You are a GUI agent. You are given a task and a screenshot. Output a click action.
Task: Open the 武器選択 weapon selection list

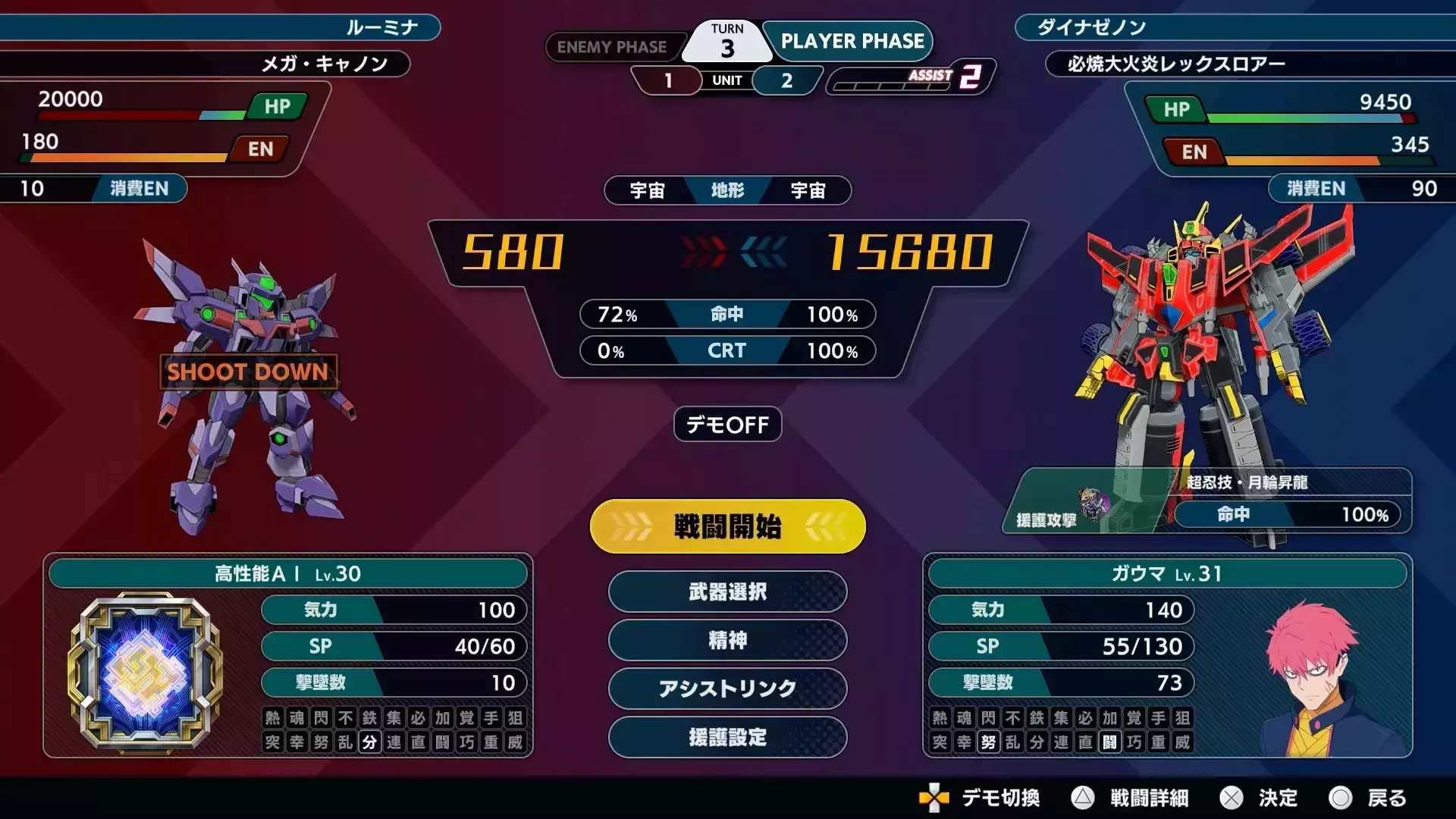[726, 592]
